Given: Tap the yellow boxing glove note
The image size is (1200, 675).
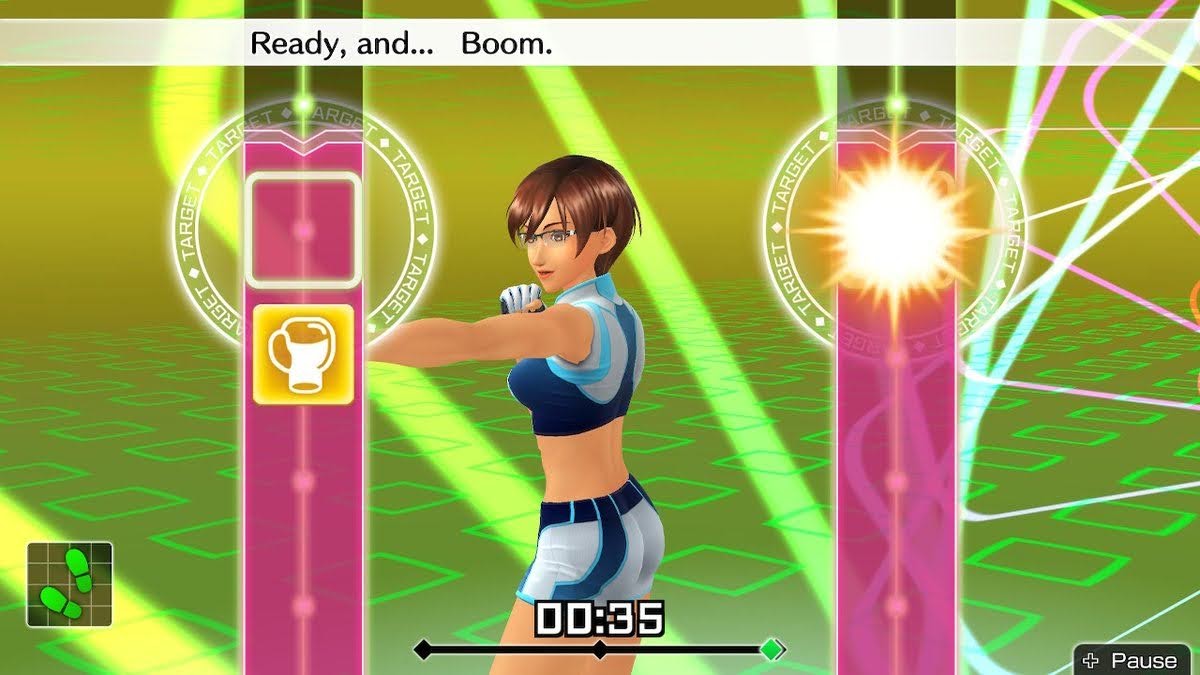Looking at the screenshot, I should tap(303, 354).
